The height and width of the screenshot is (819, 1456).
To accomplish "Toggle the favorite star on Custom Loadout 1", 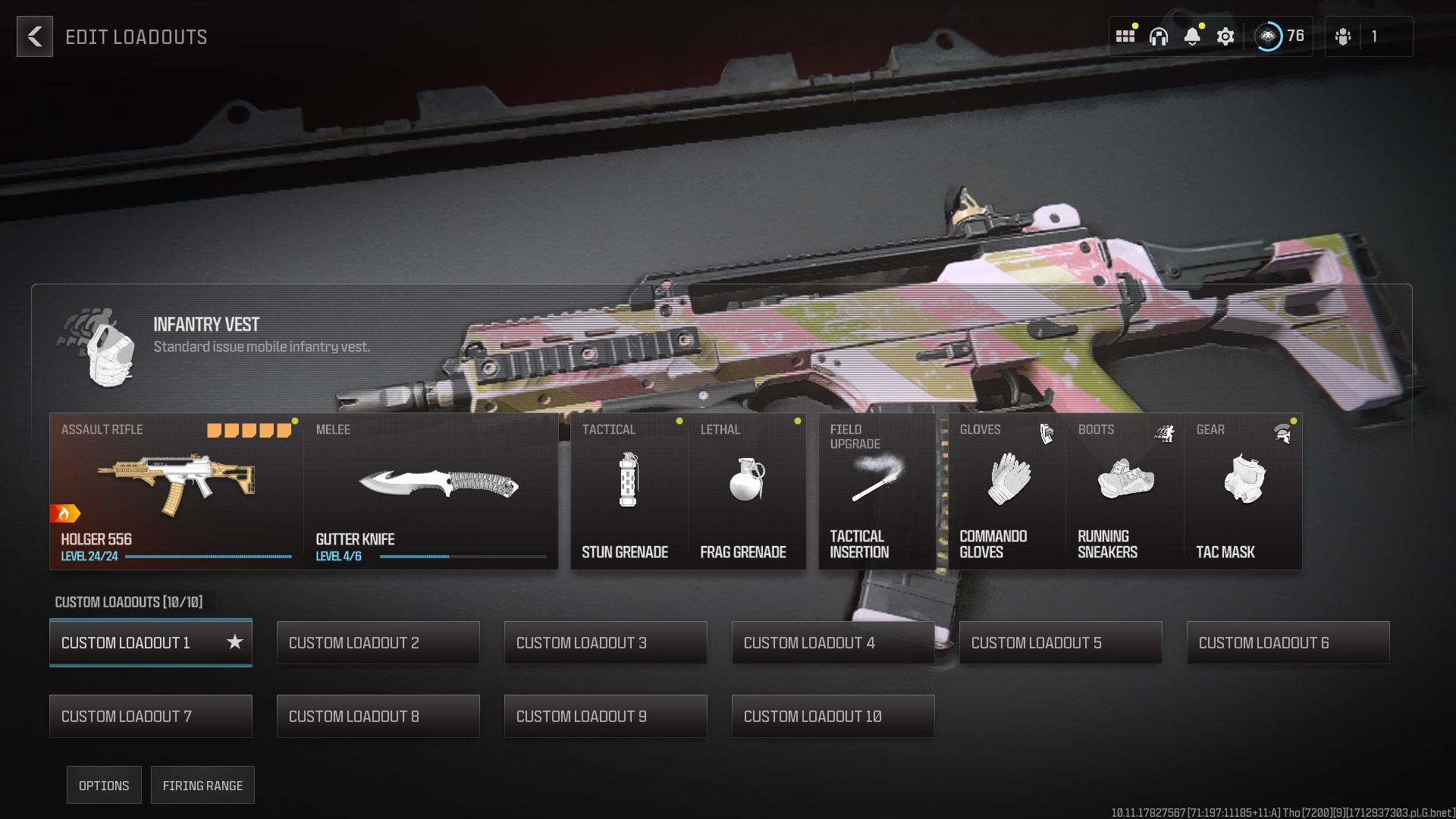I will tap(234, 642).
